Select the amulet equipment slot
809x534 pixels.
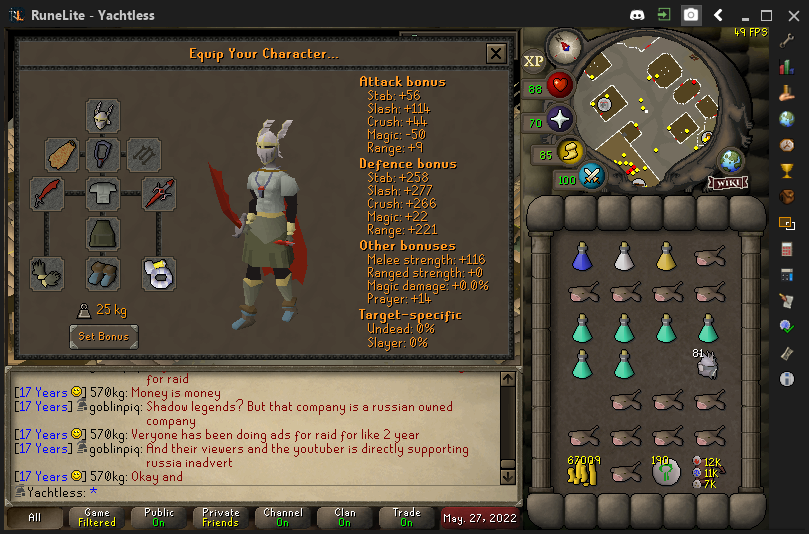(x=103, y=154)
